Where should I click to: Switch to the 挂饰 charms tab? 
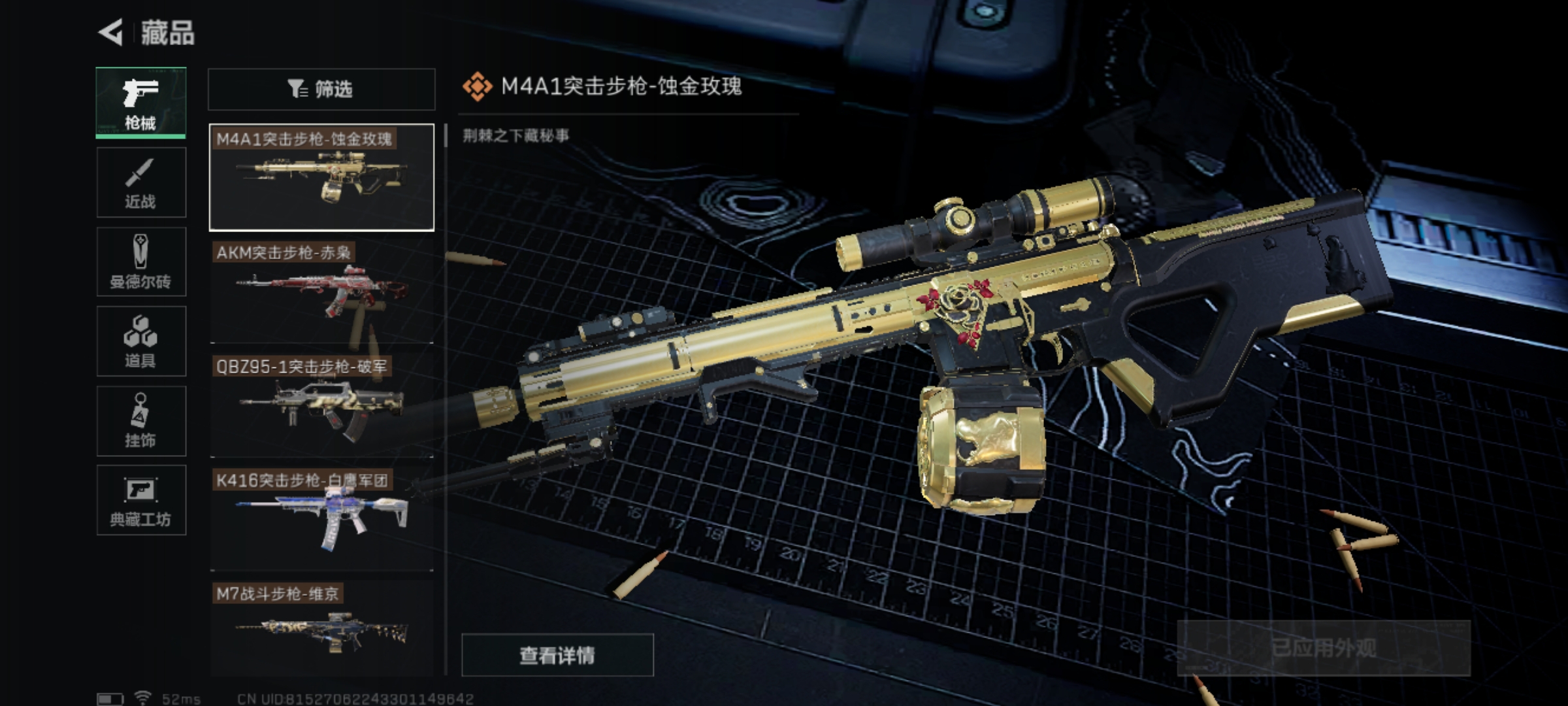(x=141, y=421)
